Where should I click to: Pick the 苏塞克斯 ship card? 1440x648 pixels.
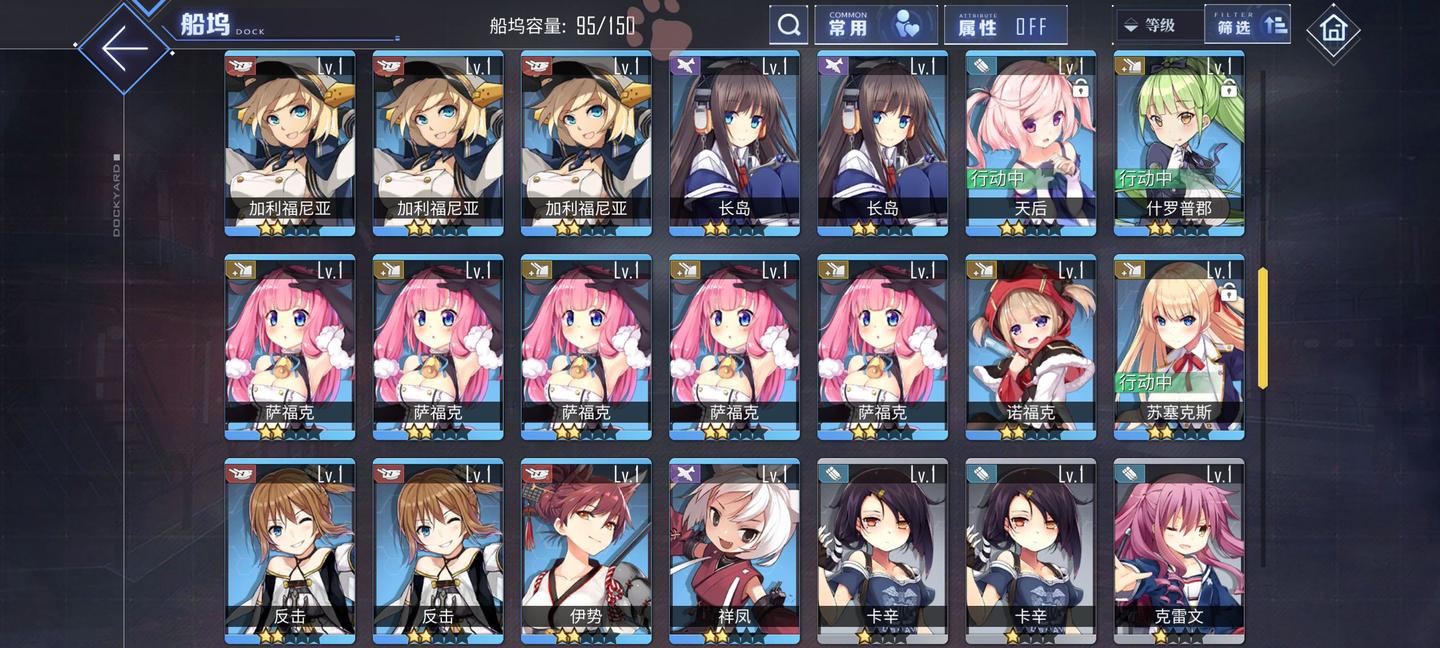click(x=1179, y=347)
